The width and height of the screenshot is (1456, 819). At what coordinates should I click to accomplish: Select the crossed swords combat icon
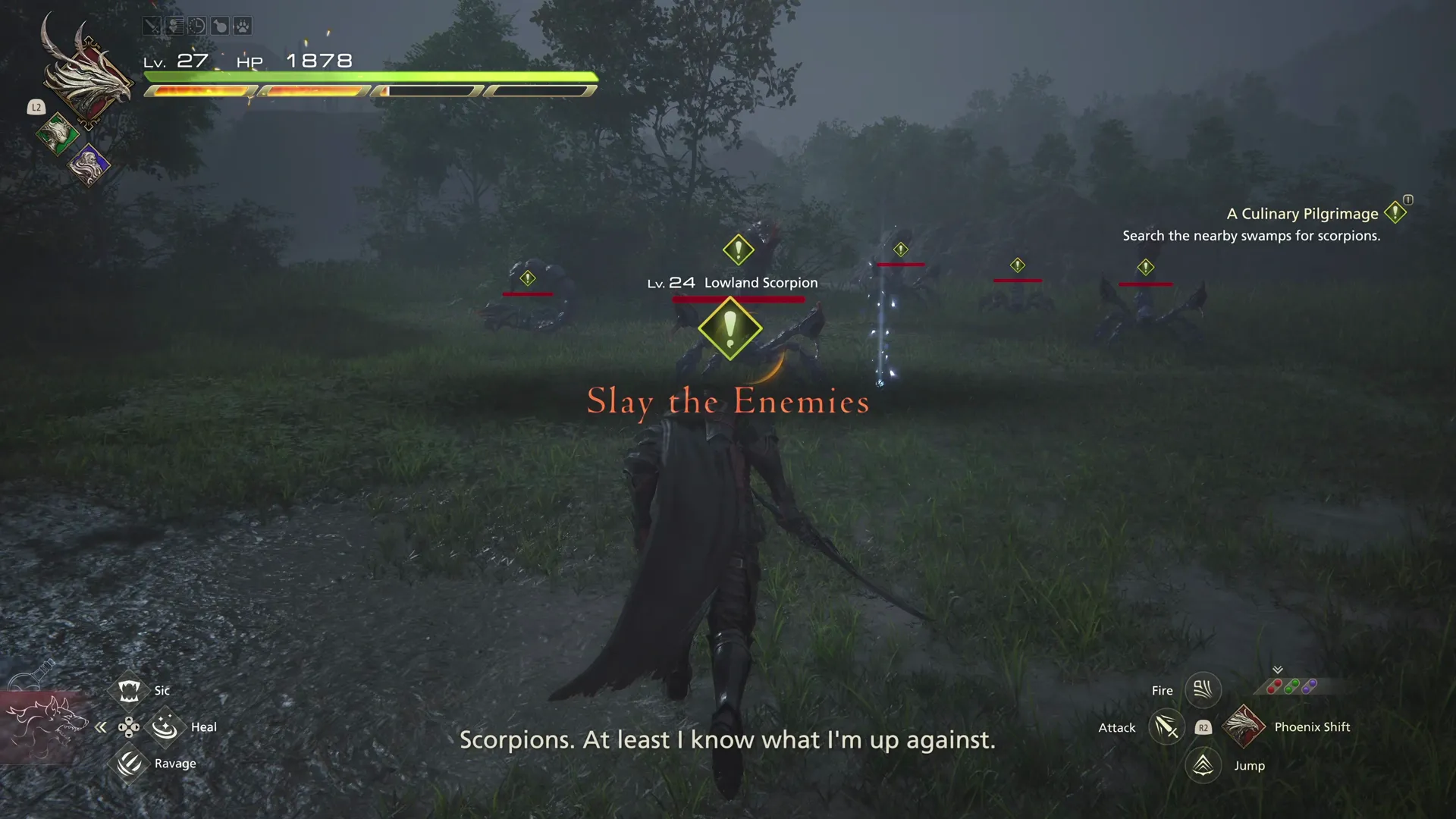click(x=152, y=25)
